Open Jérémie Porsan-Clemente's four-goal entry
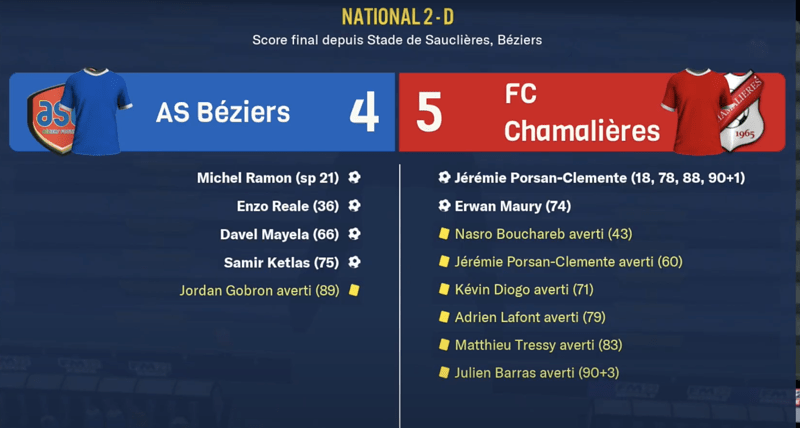The image size is (800, 428). click(598, 178)
